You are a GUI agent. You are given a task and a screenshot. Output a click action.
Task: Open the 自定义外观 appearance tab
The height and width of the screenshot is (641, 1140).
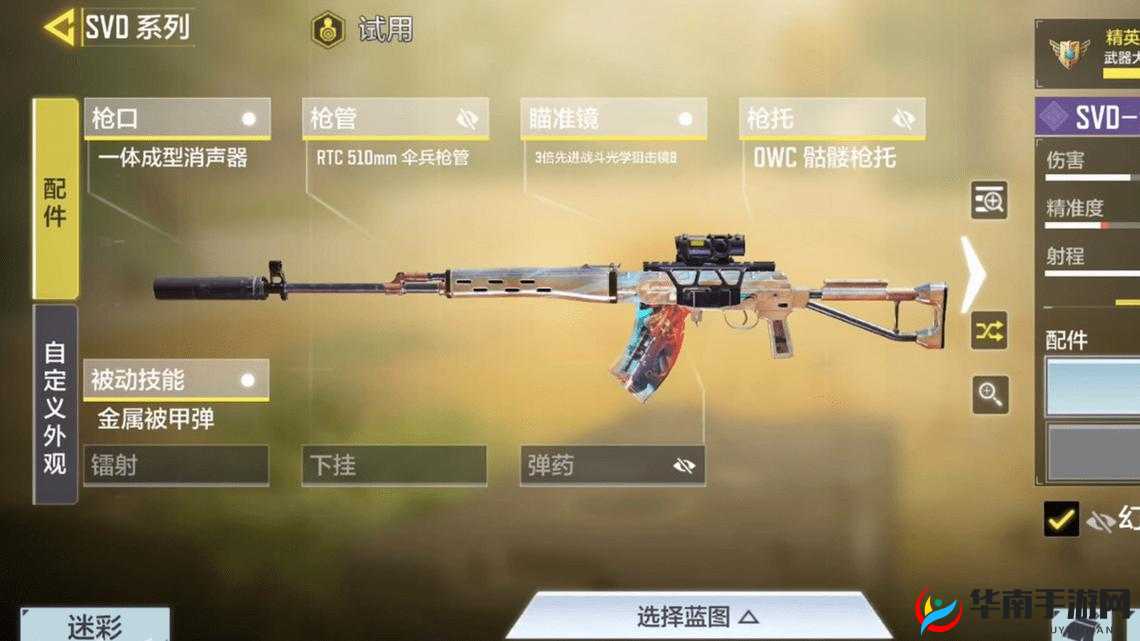[56, 405]
